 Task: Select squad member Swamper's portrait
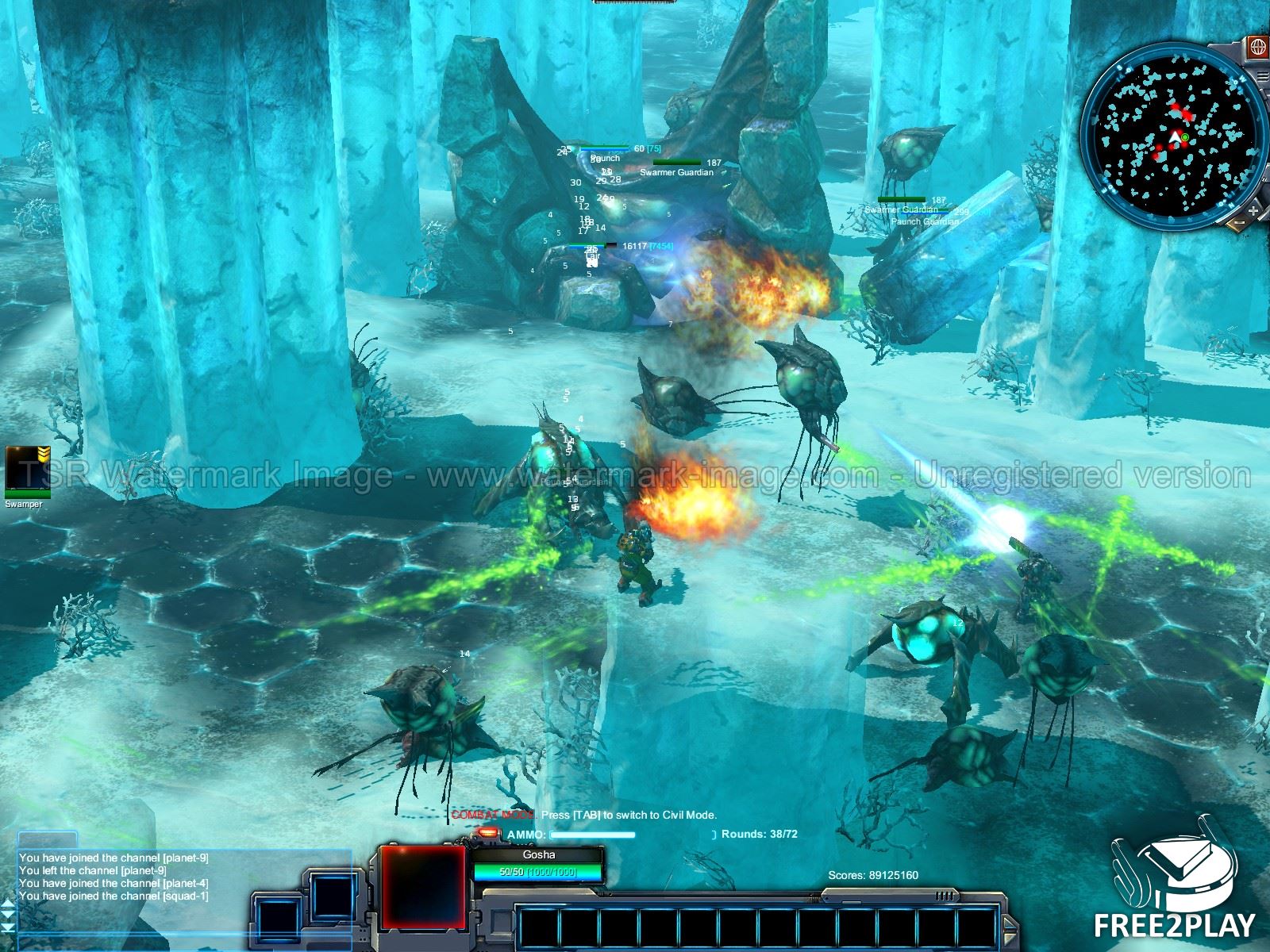pyautogui.click(x=22, y=469)
